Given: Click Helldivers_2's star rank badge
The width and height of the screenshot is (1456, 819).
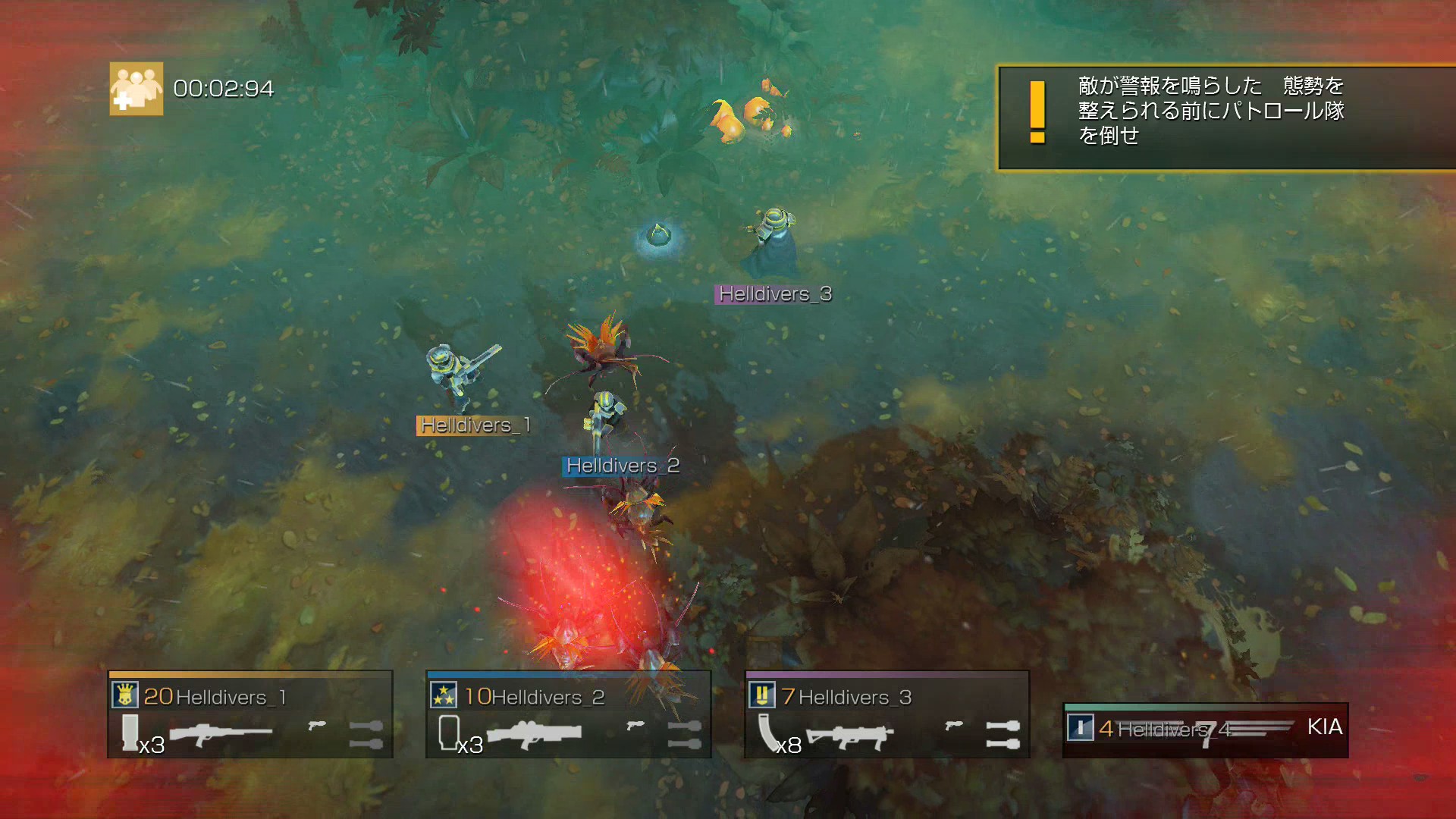Looking at the screenshot, I should click(x=444, y=695).
